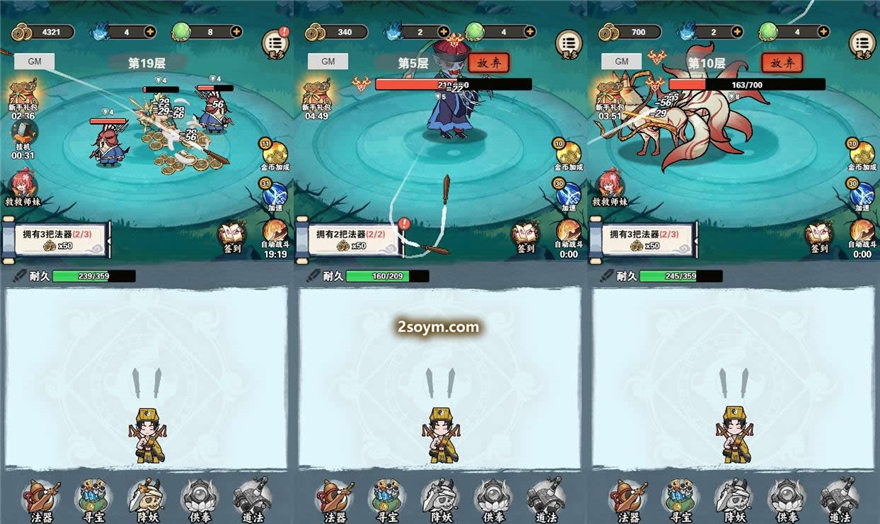This screenshot has width=880, height=524.
Task: Give up the 第10层 fight with 放弃
Action: coord(781,62)
